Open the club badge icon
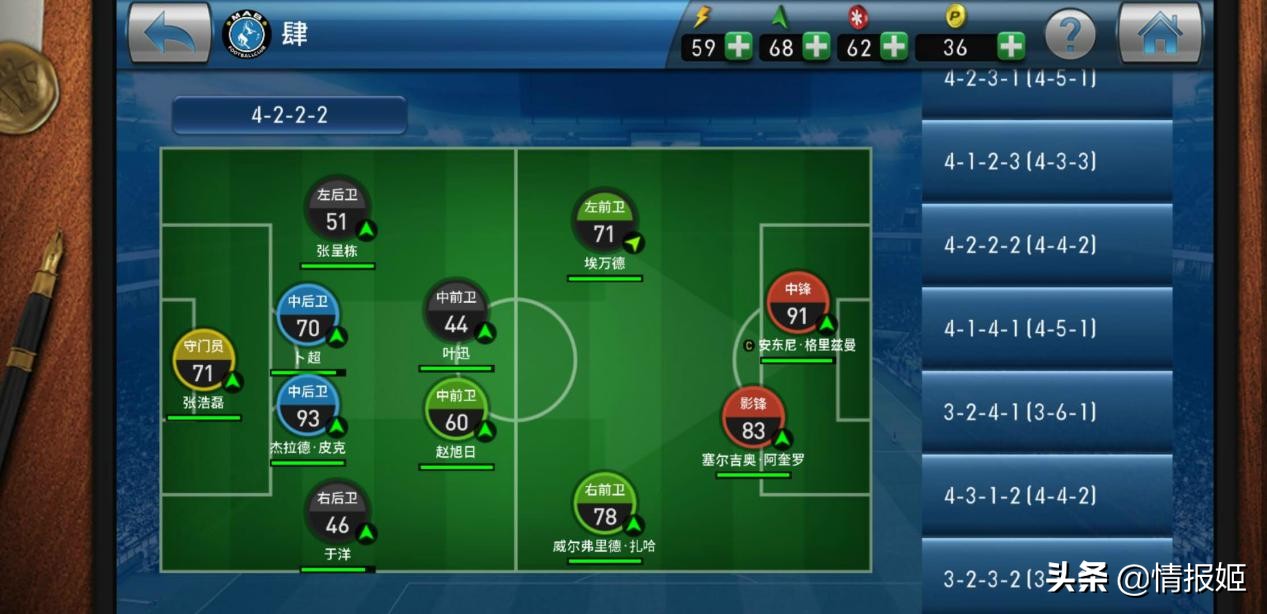Image resolution: width=1267 pixels, height=614 pixels. coord(247,34)
